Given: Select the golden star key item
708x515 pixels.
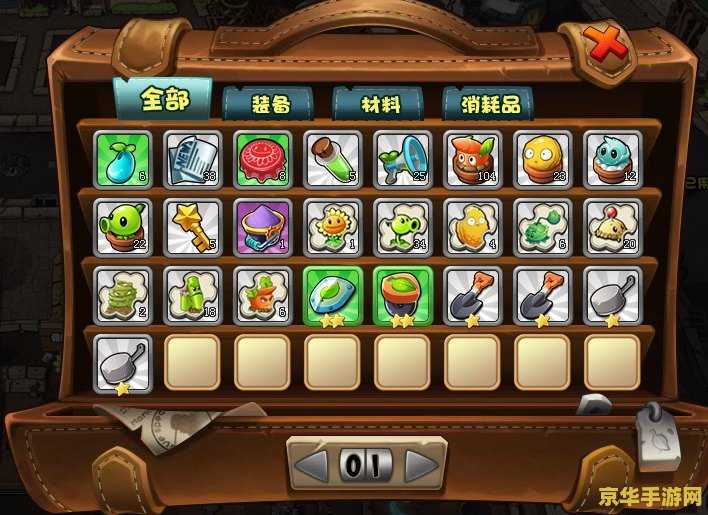Looking at the screenshot, I should tap(193, 227).
